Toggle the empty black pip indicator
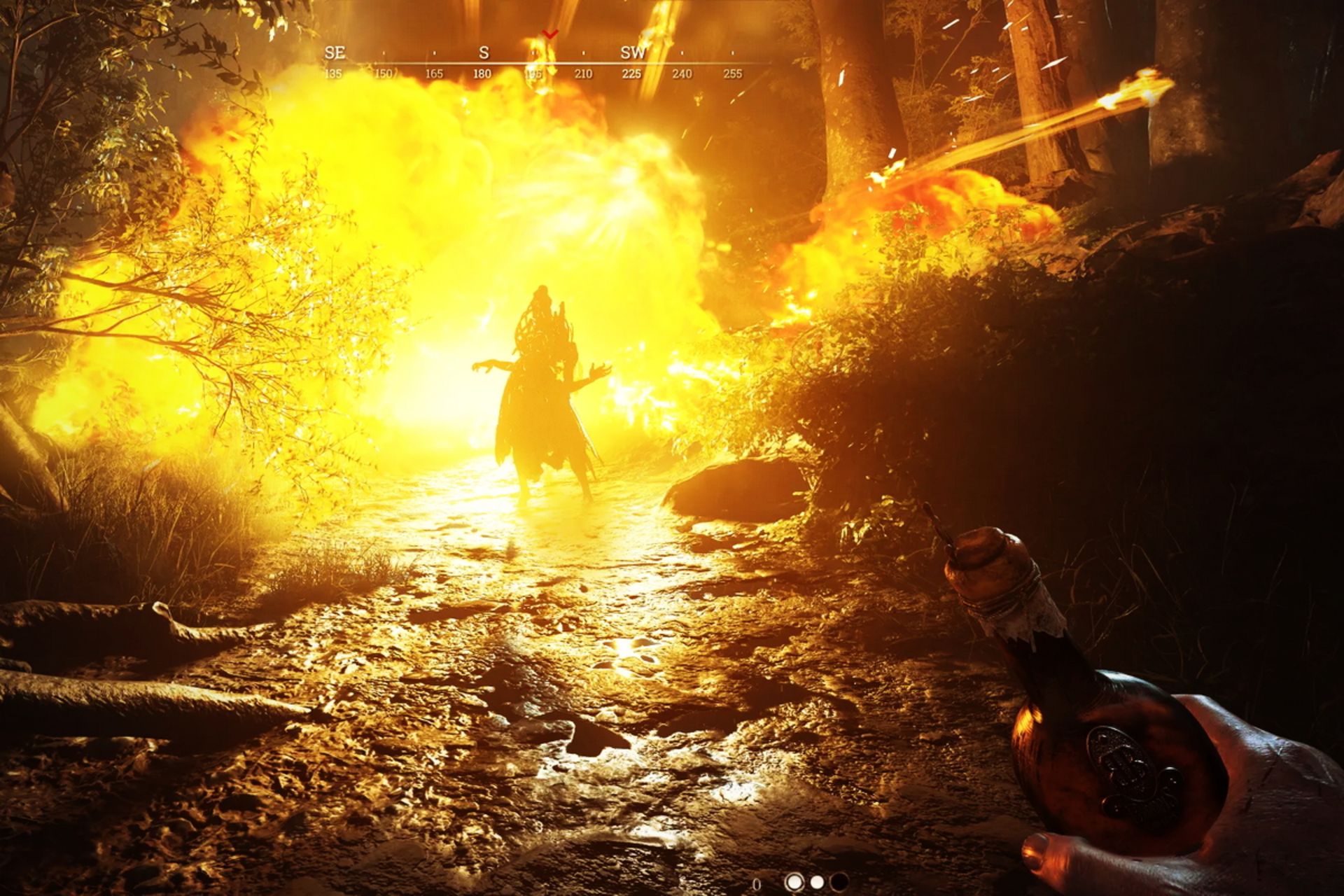Viewport: 1344px width, 896px height. [839, 881]
